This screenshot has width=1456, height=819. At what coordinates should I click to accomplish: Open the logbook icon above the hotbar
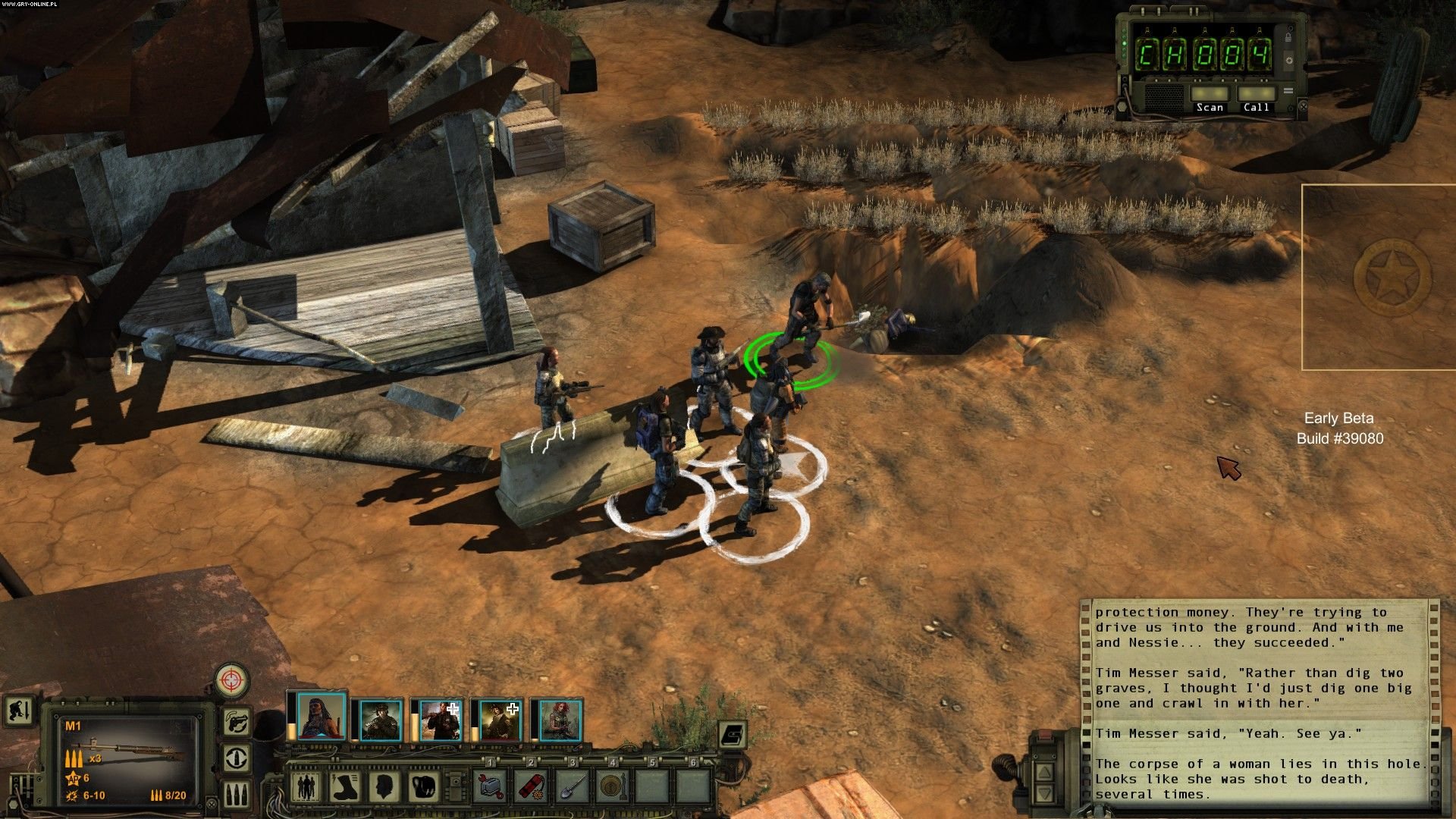click(x=732, y=734)
